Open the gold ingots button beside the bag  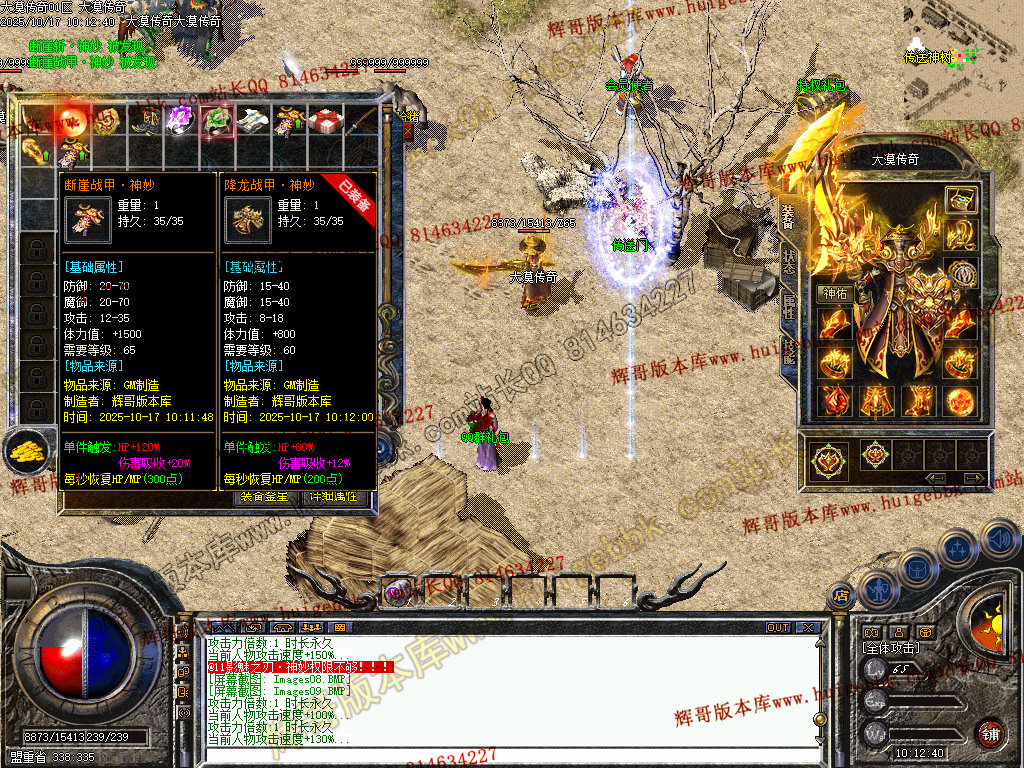(x=27, y=452)
